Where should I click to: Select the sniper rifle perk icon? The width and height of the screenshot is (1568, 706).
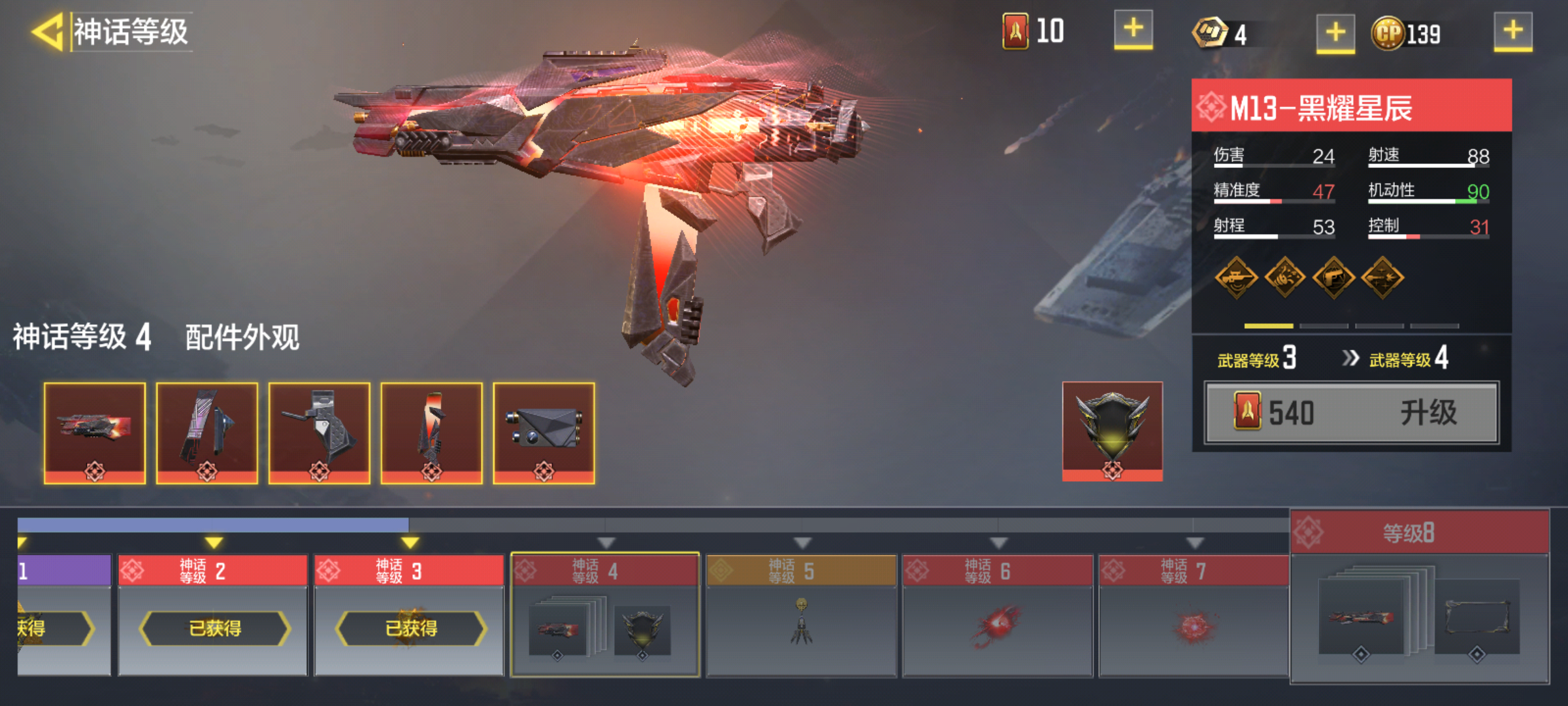(1236, 278)
